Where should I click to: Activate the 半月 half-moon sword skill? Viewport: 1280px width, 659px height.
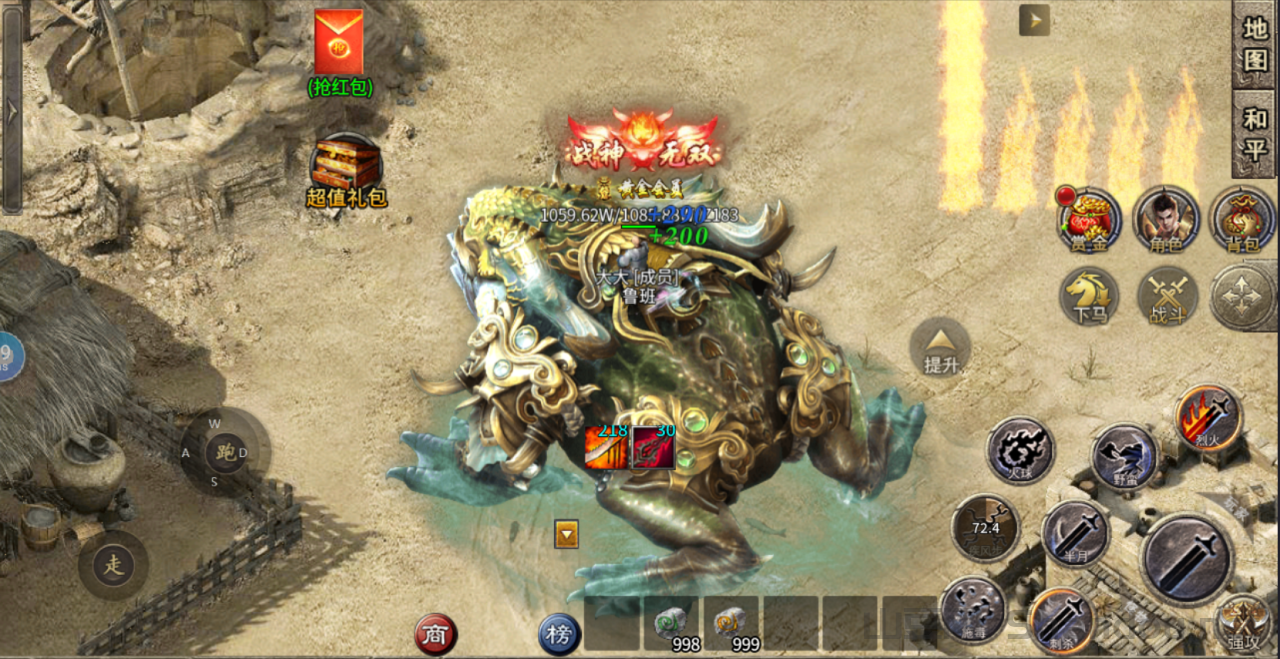click(1075, 533)
